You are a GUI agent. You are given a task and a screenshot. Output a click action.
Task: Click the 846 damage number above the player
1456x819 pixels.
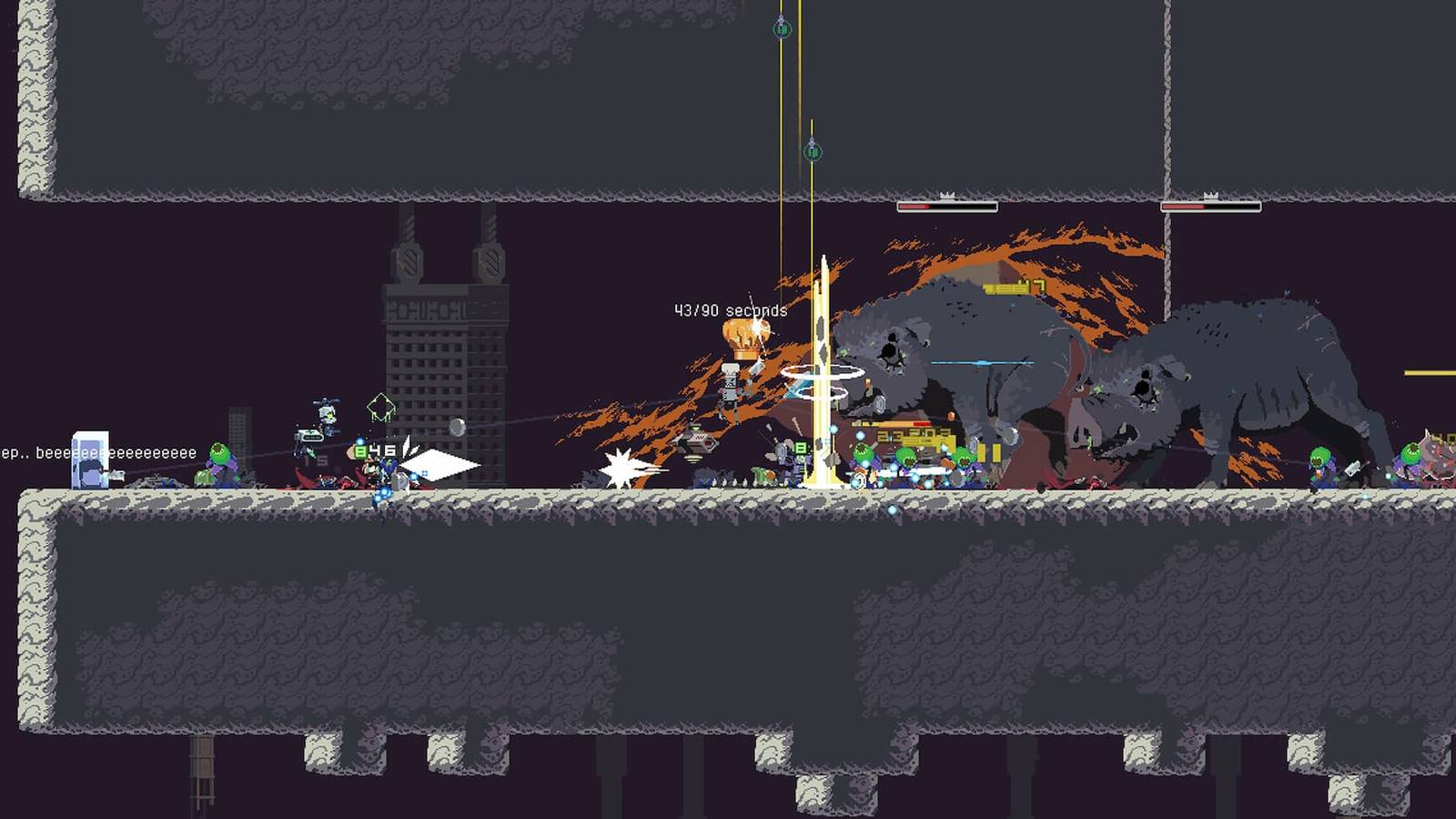(375, 450)
